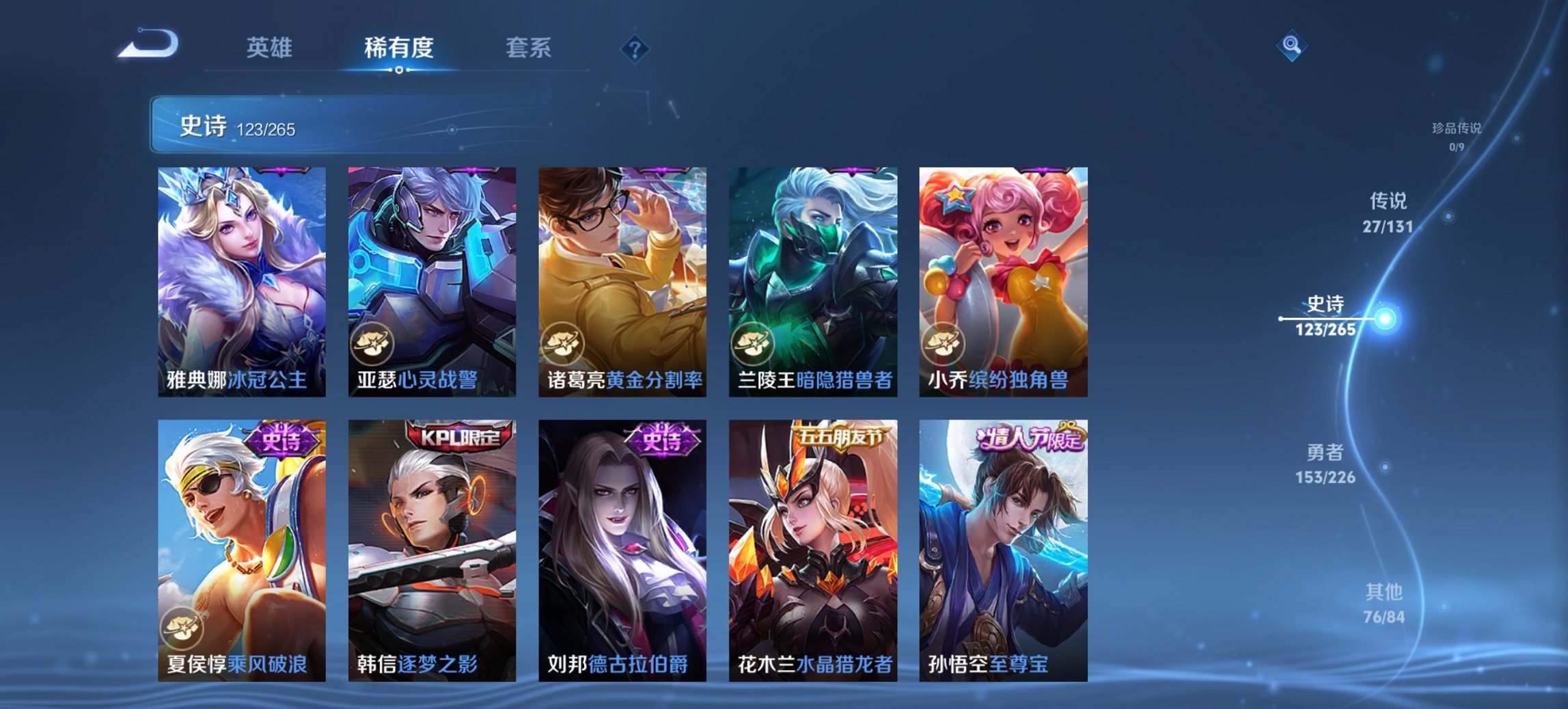Select the 珍品传说 rarity category

click(x=1457, y=130)
